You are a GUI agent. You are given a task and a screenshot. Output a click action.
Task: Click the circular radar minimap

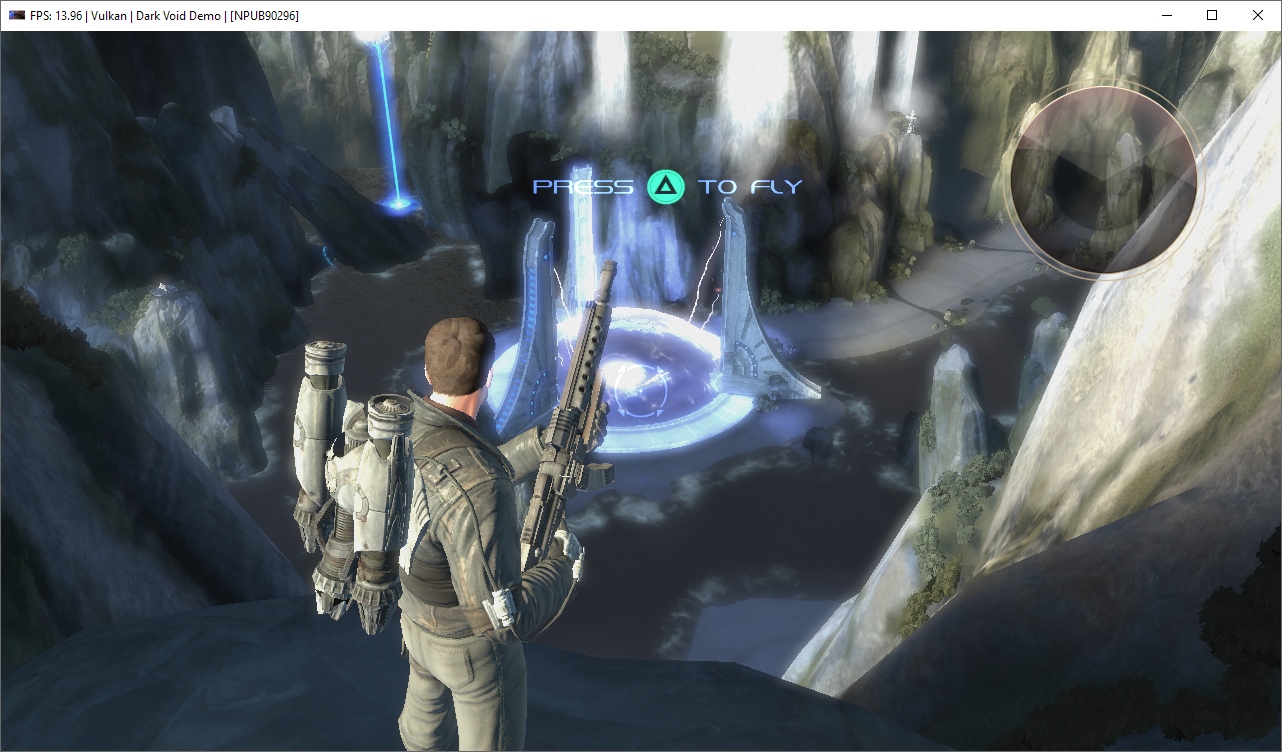tap(1104, 179)
